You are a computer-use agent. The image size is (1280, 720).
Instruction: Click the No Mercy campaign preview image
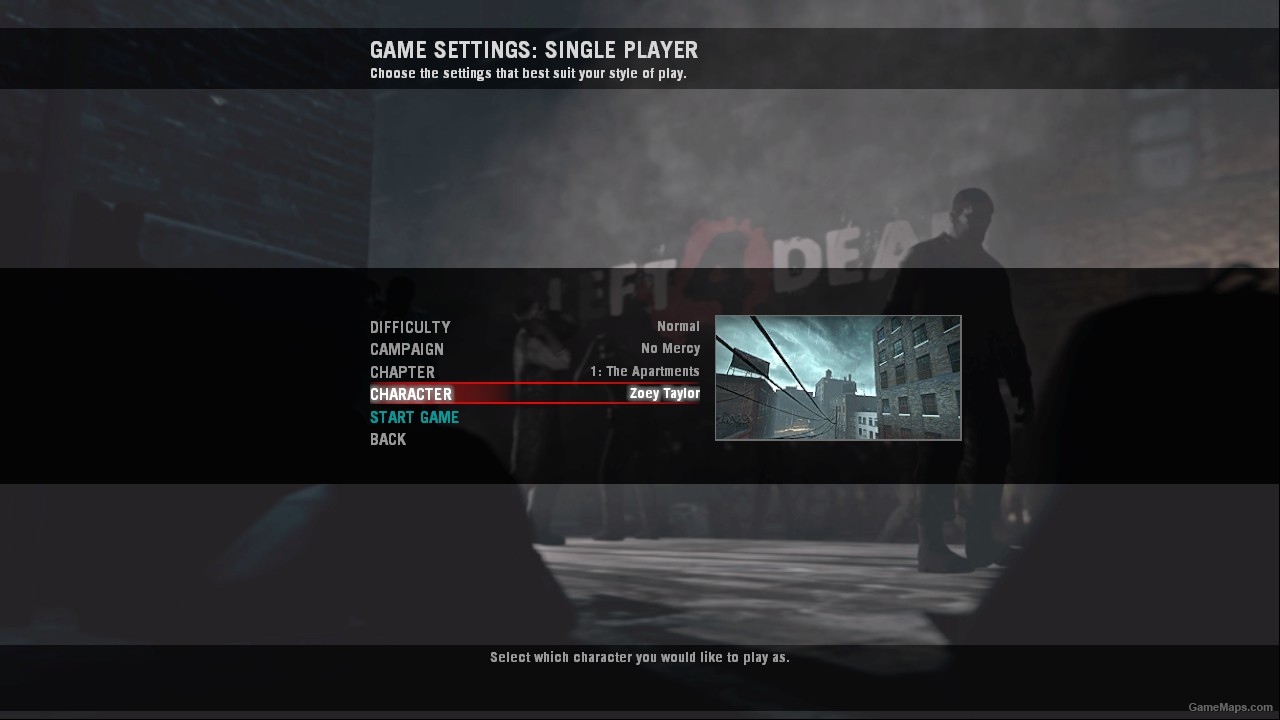coord(837,378)
